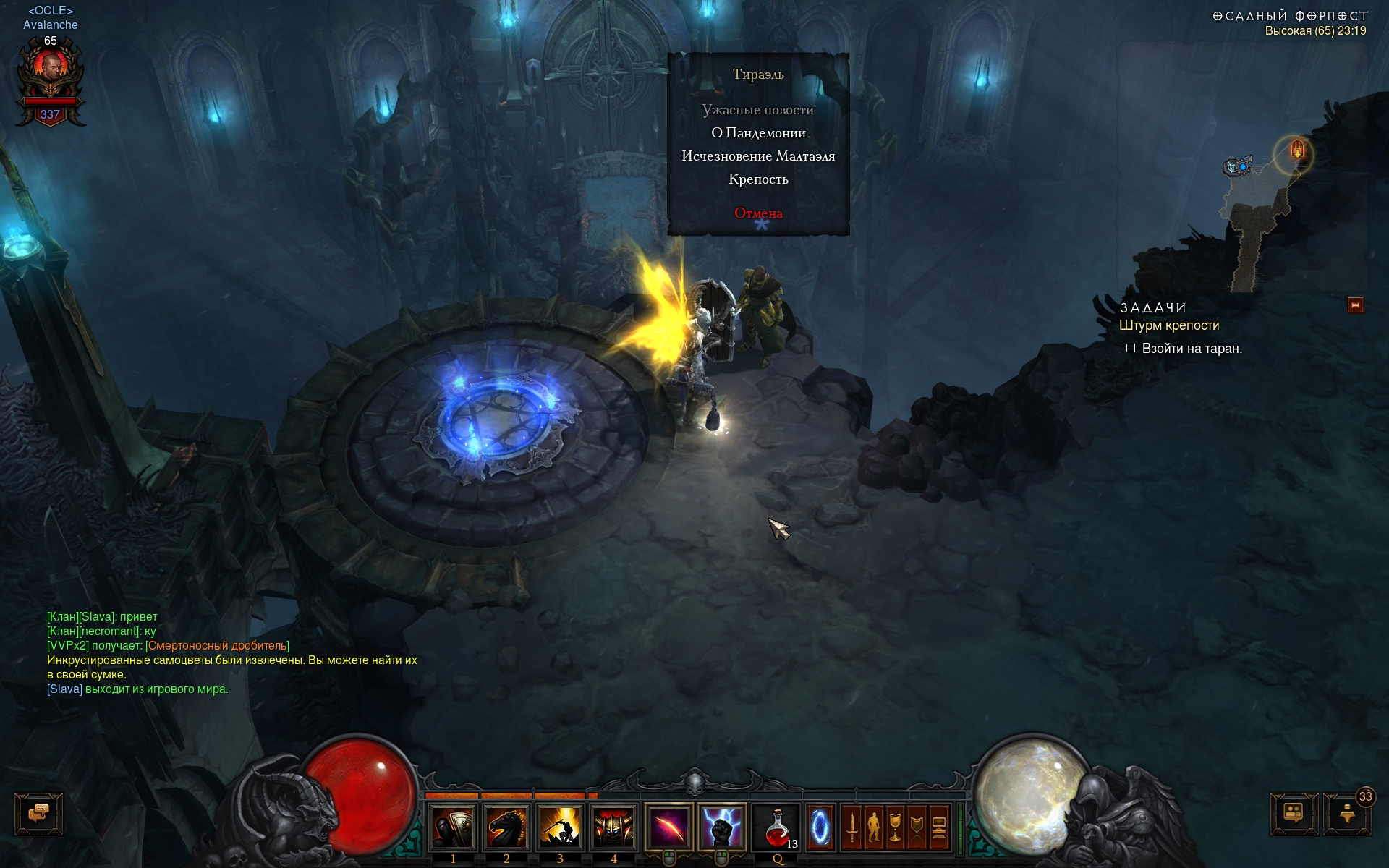Choose the 'О Пандемонии' dialogue topic
The width and height of the screenshot is (1389, 868).
pyautogui.click(x=758, y=133)
